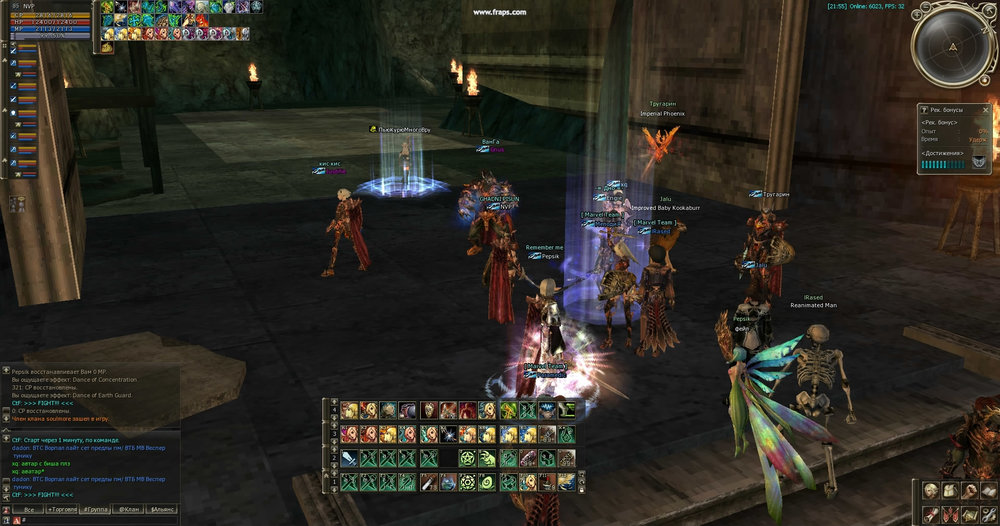1000x526 pixels.
Task: Activate the green spiral skill in row 1
Action: (x=487, y=482)
